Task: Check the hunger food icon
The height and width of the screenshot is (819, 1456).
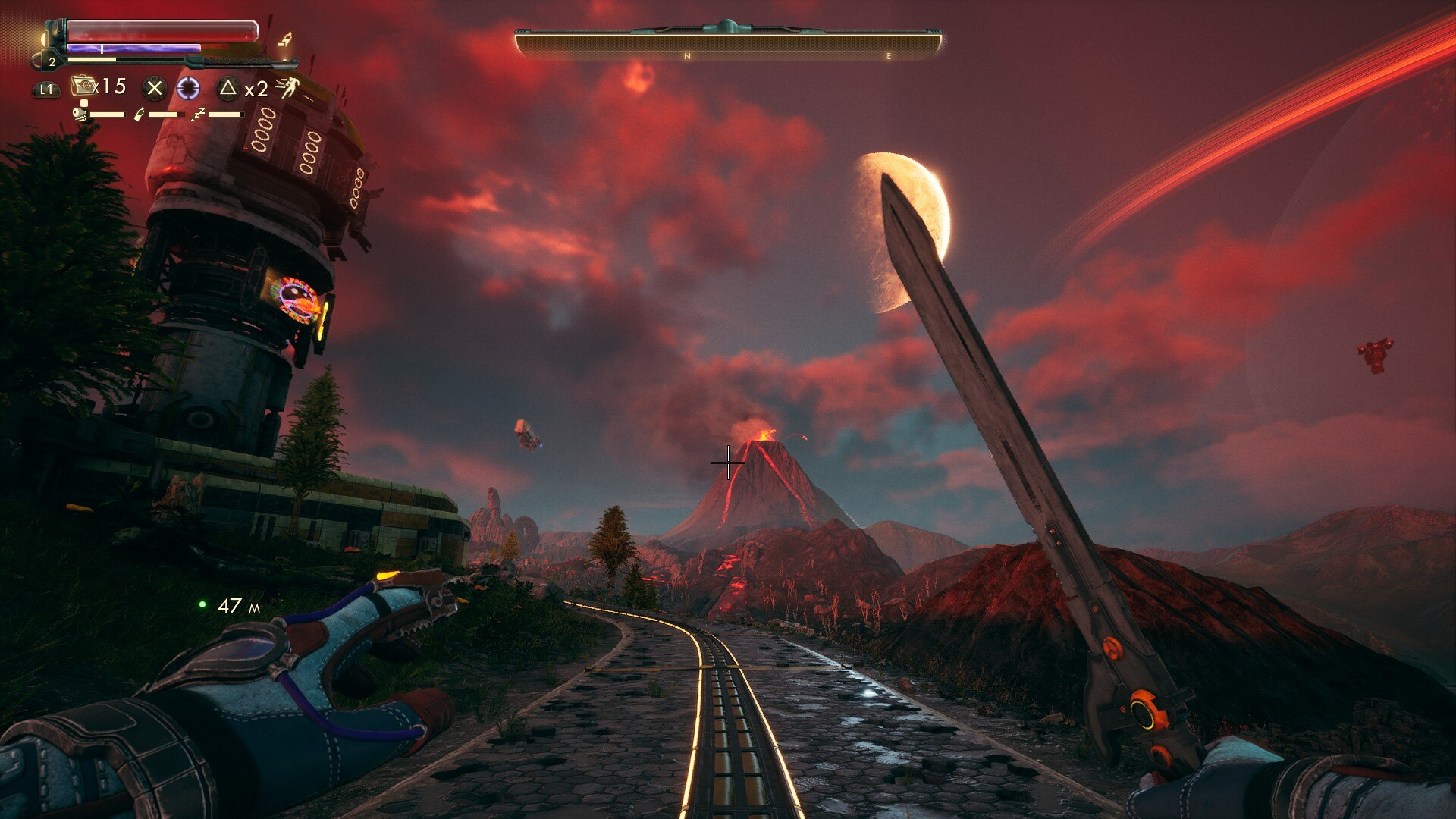Action: coord(80,115)
